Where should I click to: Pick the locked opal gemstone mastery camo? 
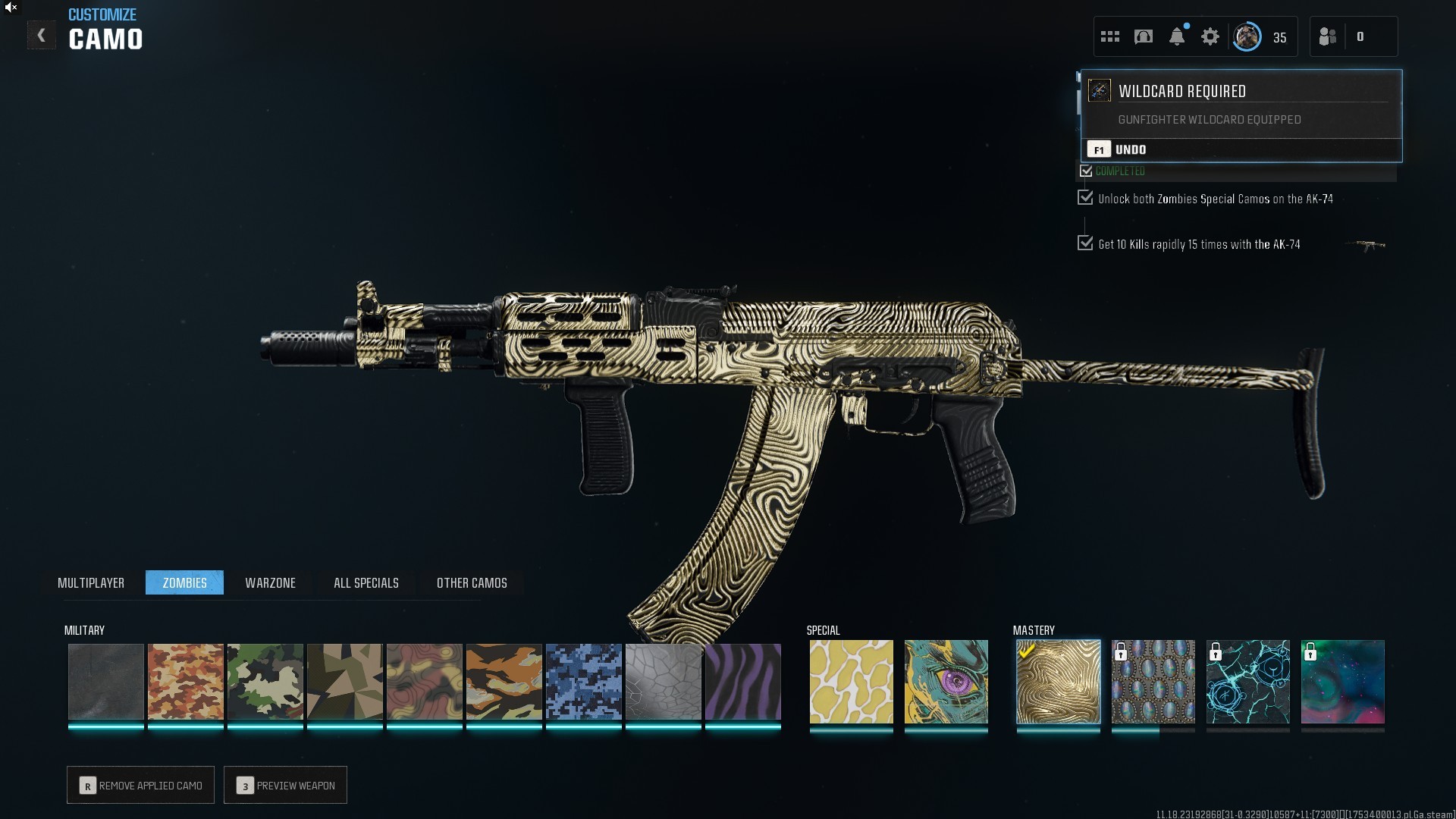(1153, 682)
